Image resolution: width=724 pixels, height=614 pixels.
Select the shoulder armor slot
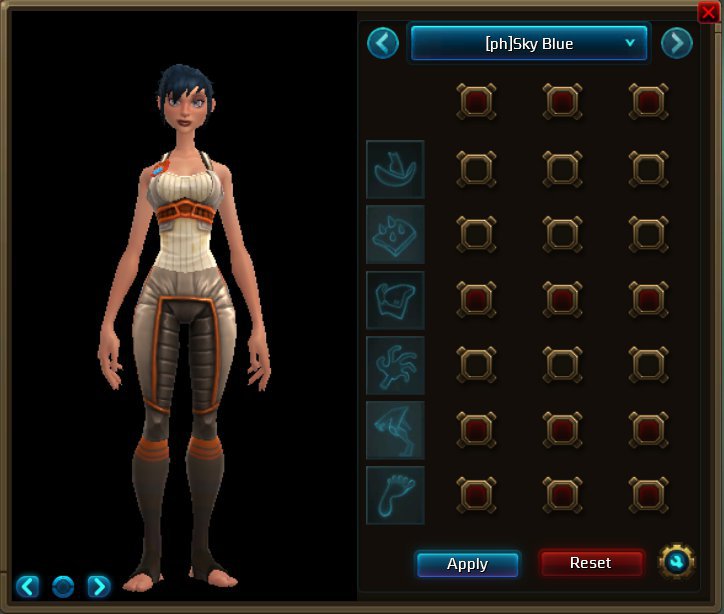tap(395, 235)
